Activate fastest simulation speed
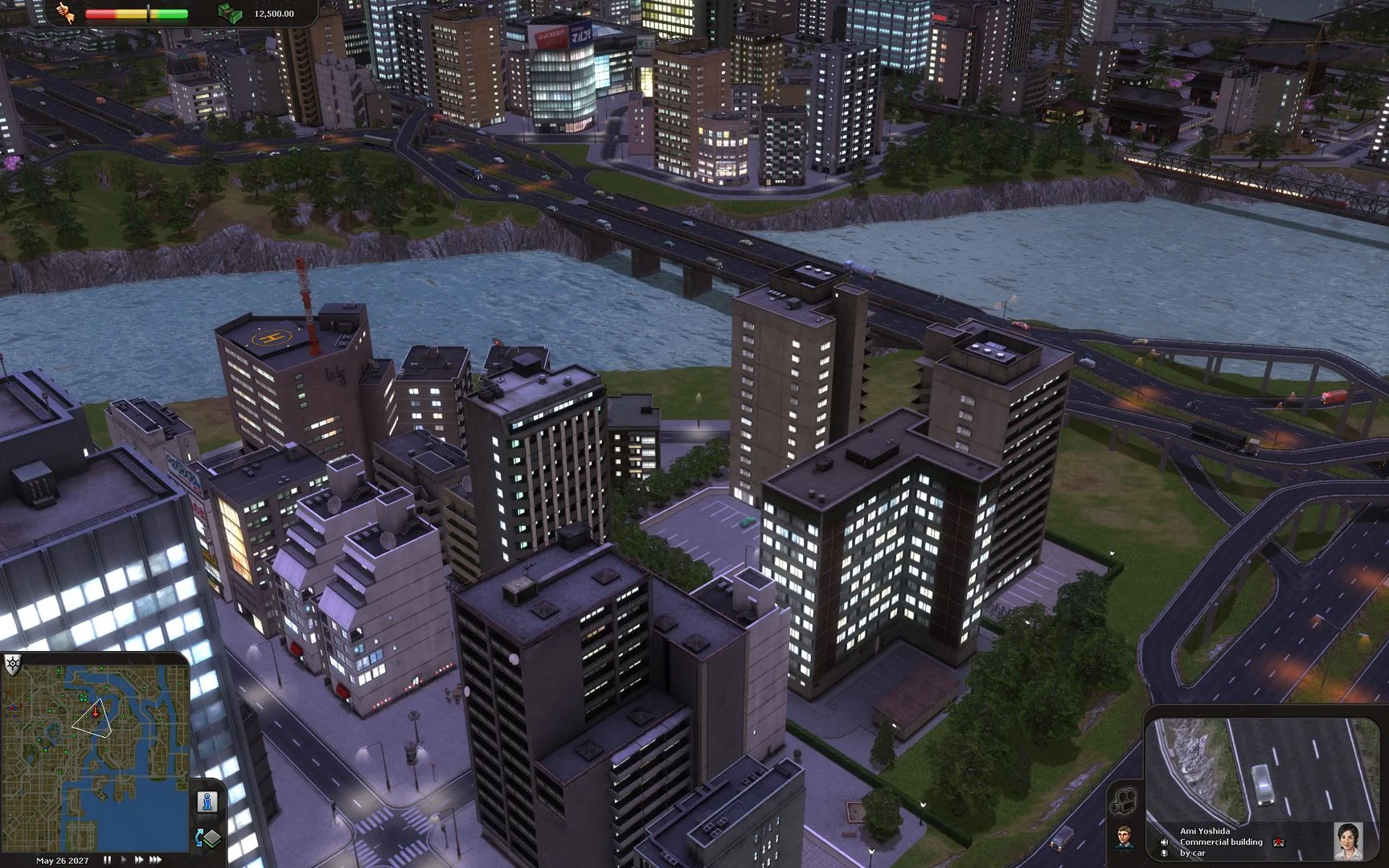The height and width of the screenshot is (868, 1389). (x=154, y=860)
